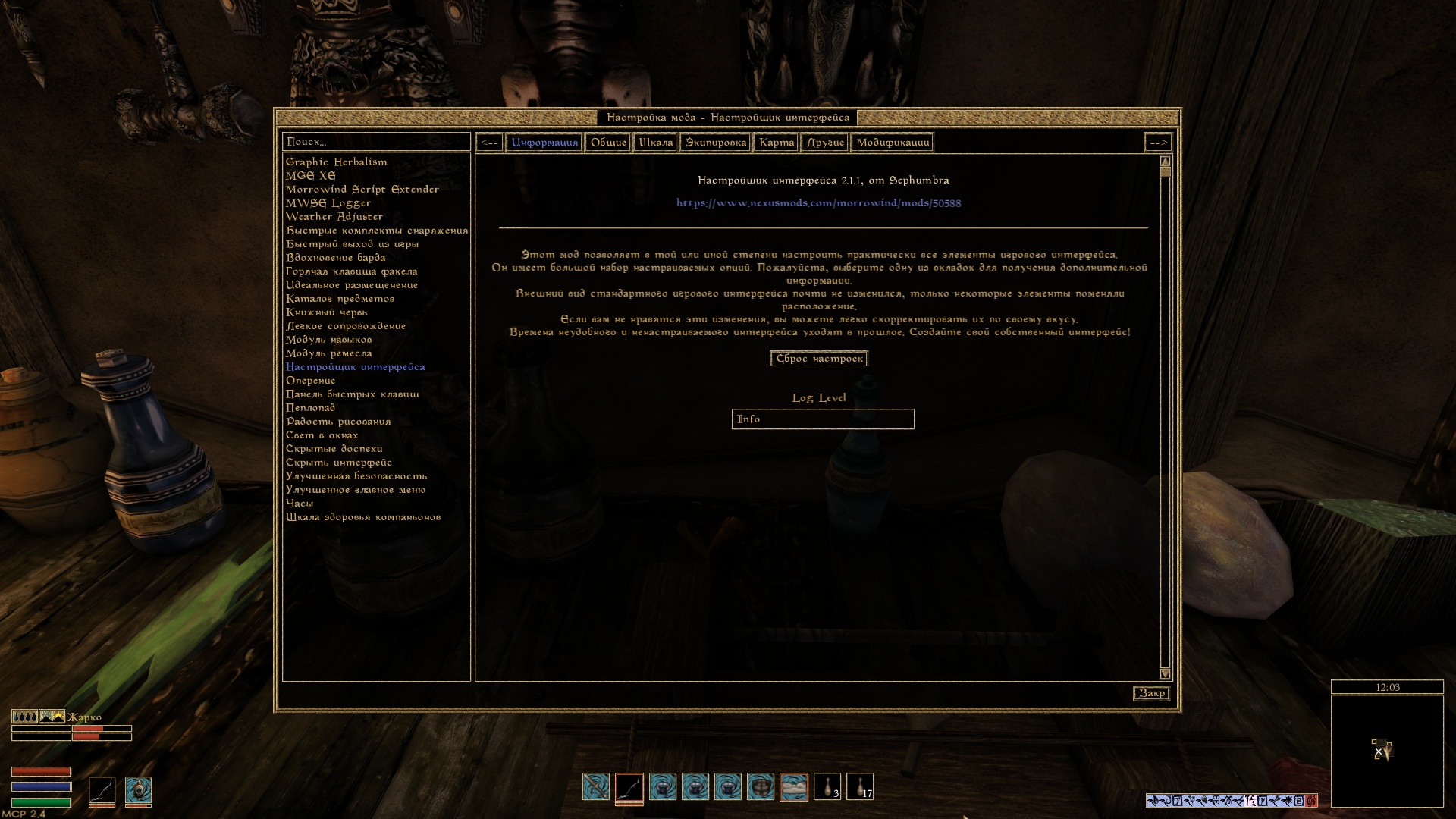The height and width of the screenshot is (819, 1456).
Task: Switch to the Модификации tab
Action: click(893, 143)
